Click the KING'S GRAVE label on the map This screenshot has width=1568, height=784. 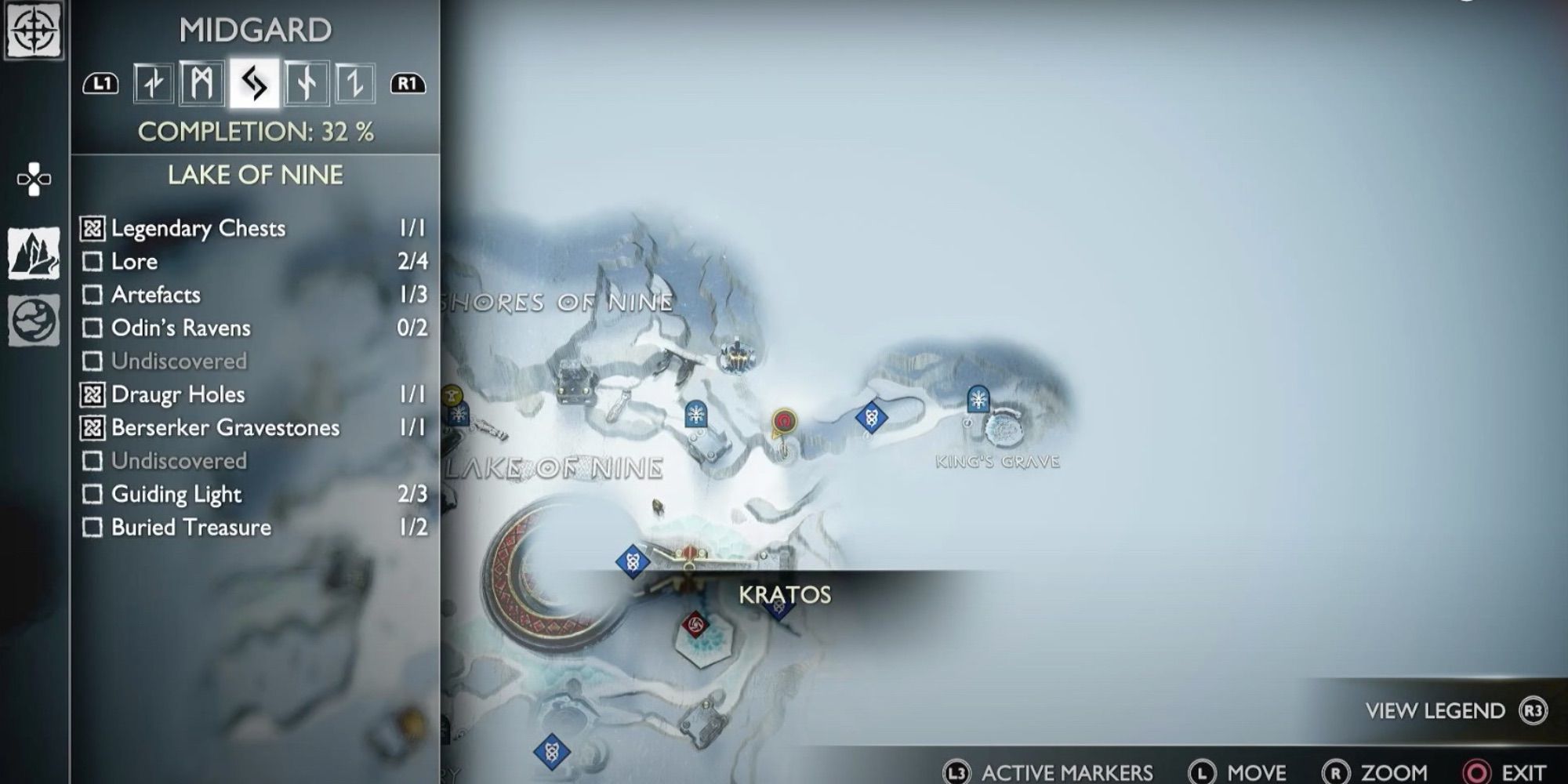tap(997, 463)
